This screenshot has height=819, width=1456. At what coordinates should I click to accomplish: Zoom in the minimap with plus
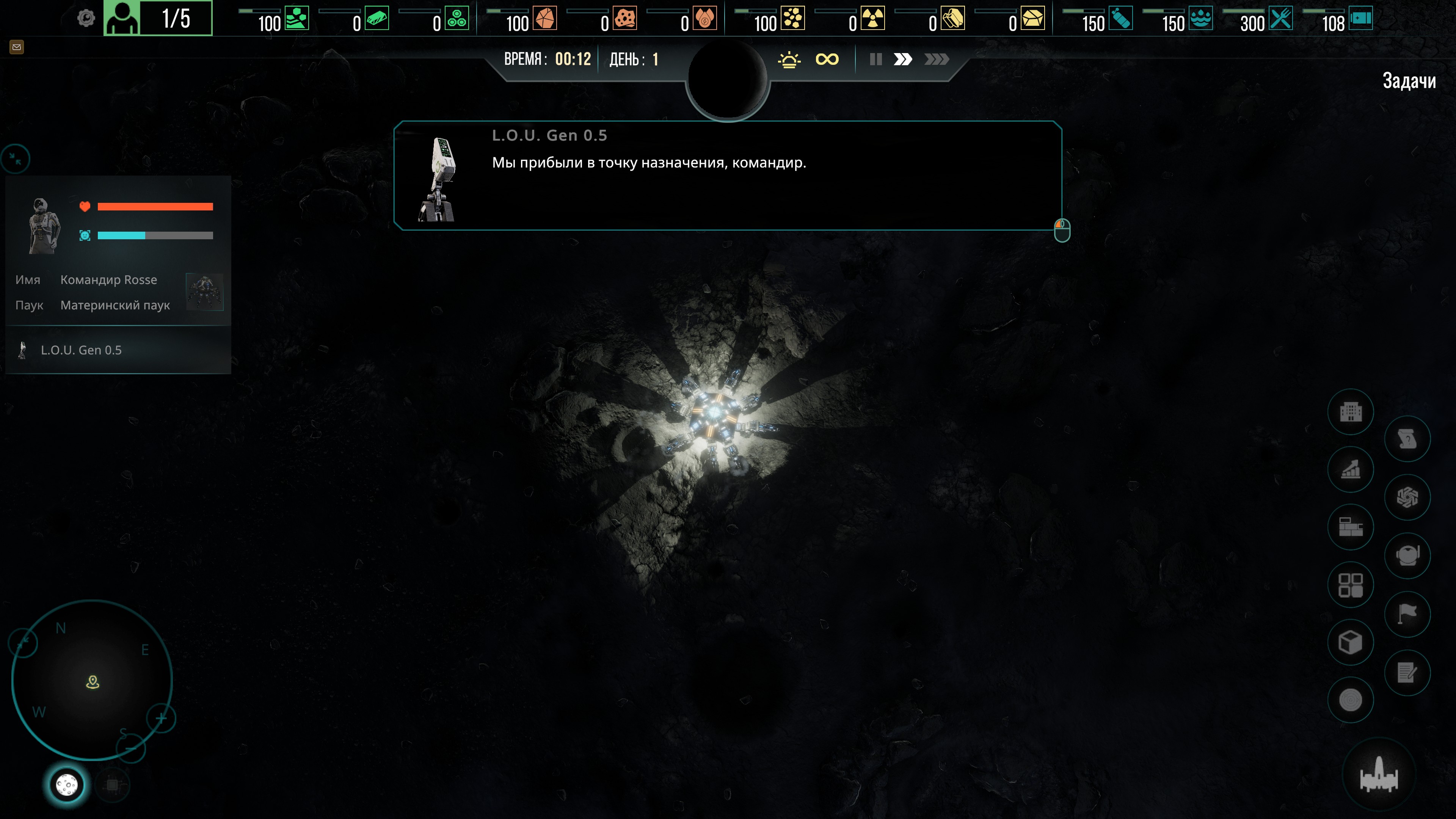coord(161,719)
